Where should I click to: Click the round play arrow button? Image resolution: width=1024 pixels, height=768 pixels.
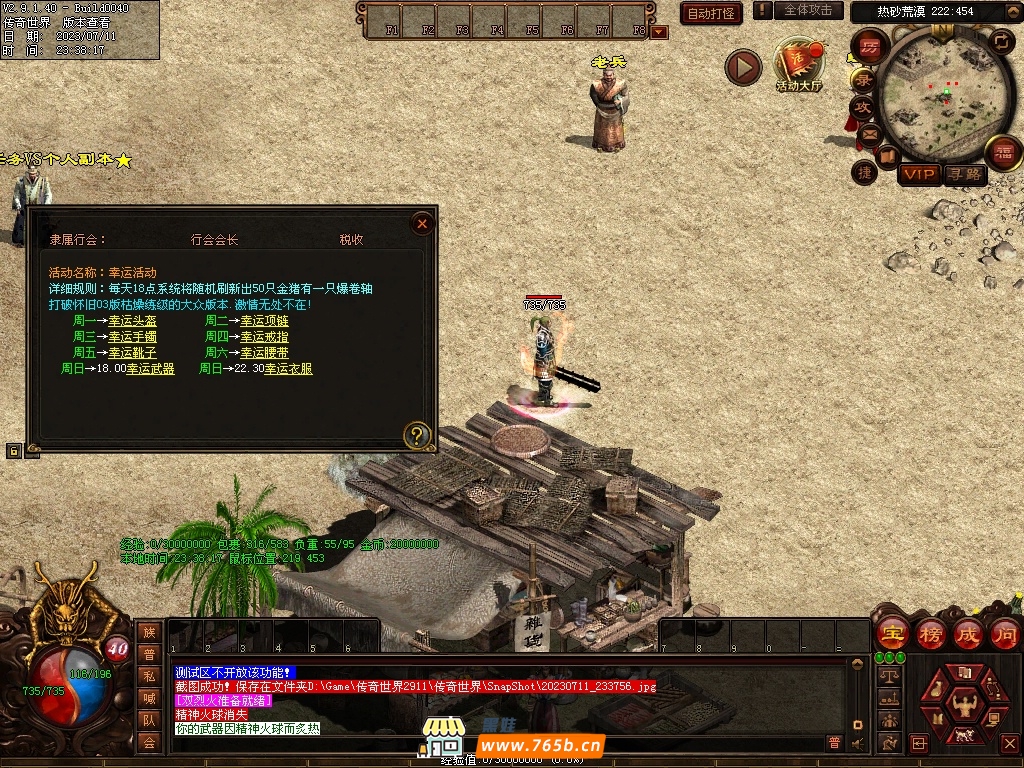point(743,68)
